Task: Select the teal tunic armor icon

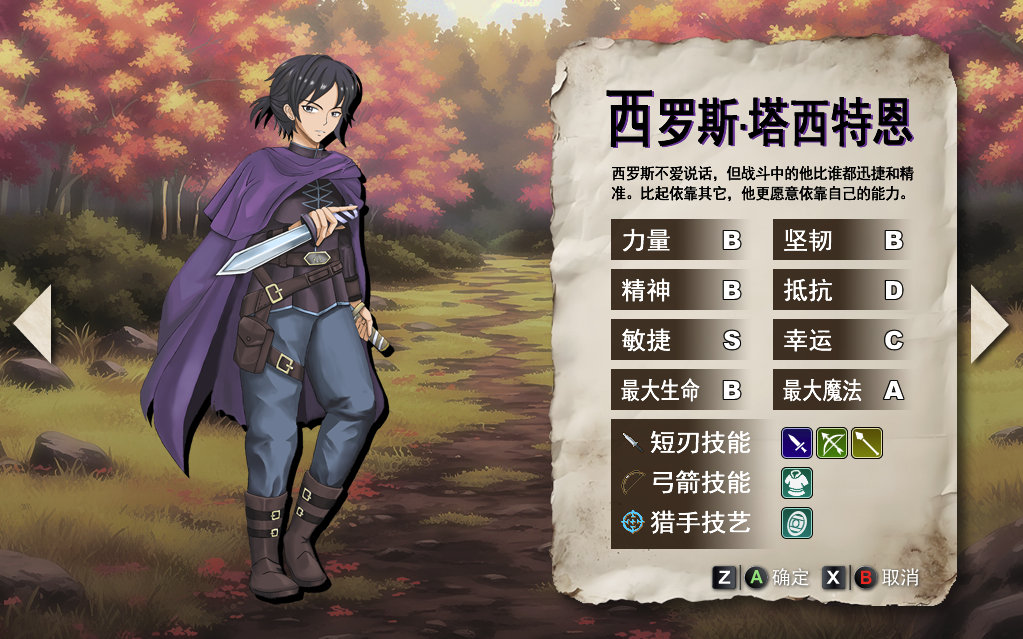Action: pos(797,483)
